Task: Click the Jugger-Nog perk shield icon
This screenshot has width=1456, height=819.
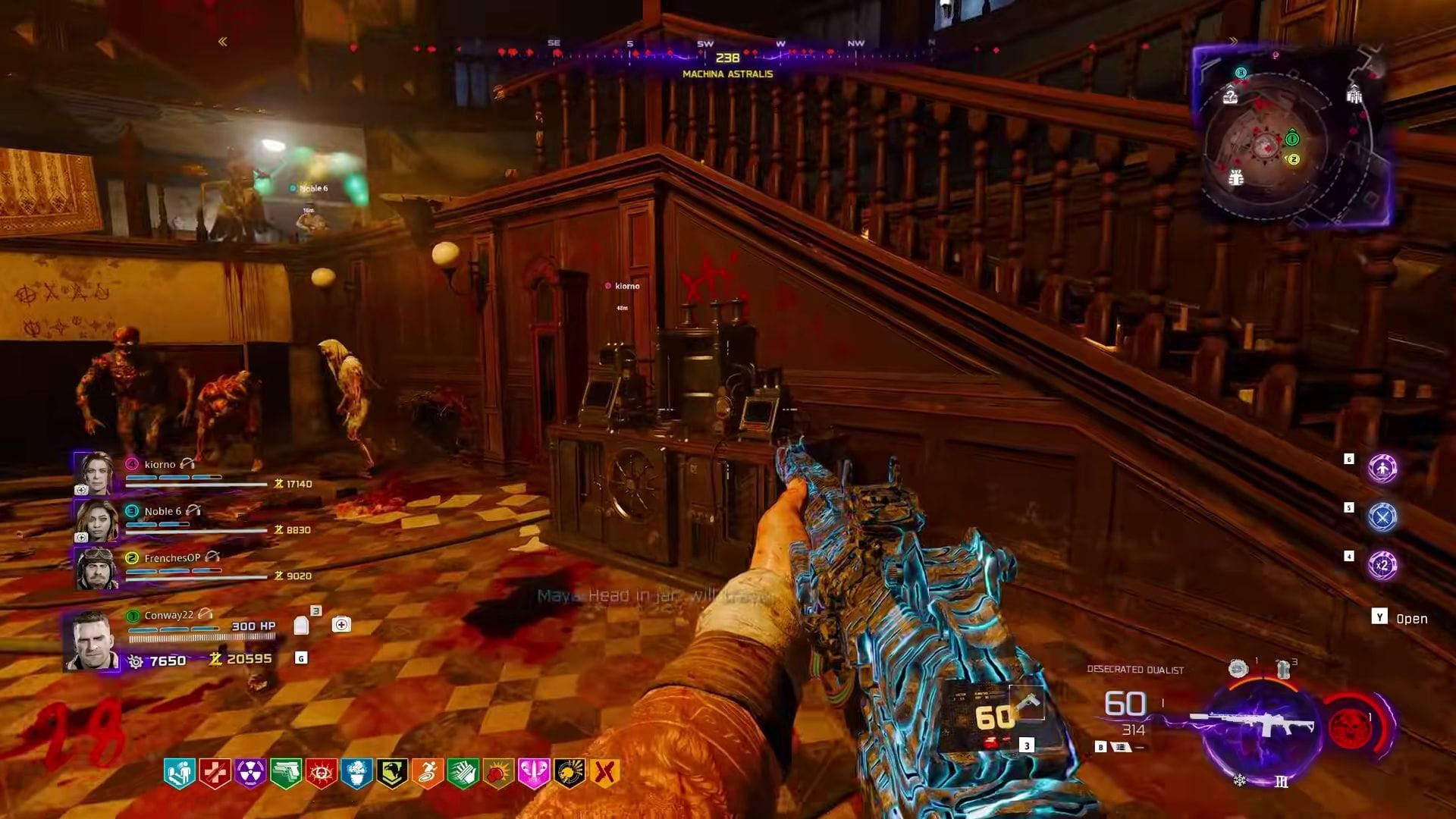Action: [x=215, y=771]
